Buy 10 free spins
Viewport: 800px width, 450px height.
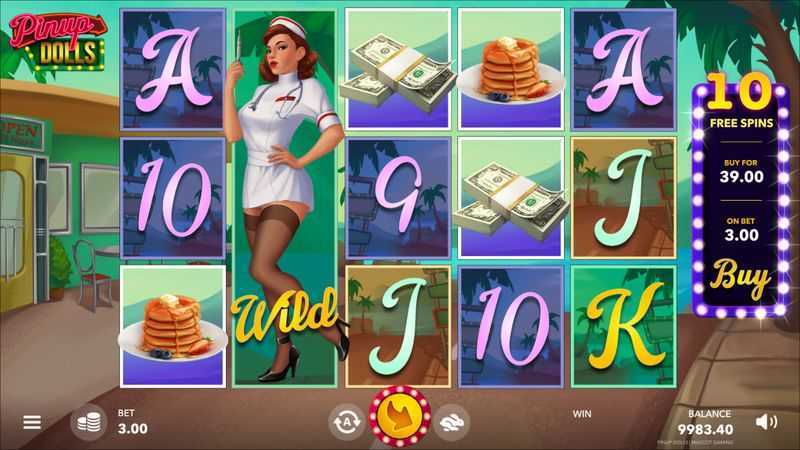point(742,275)
